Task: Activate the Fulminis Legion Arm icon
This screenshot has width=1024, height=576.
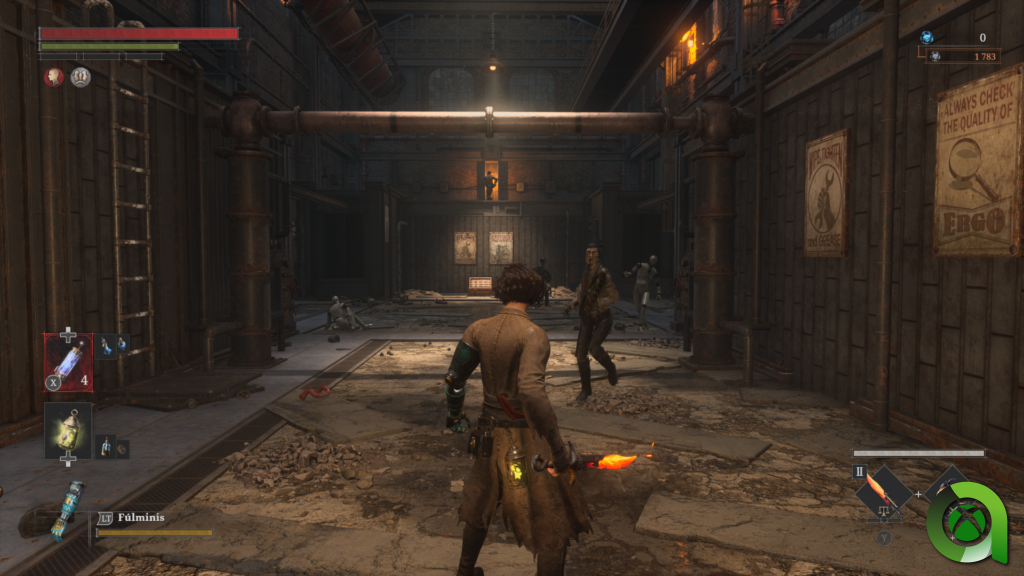Action: point(67,510)
